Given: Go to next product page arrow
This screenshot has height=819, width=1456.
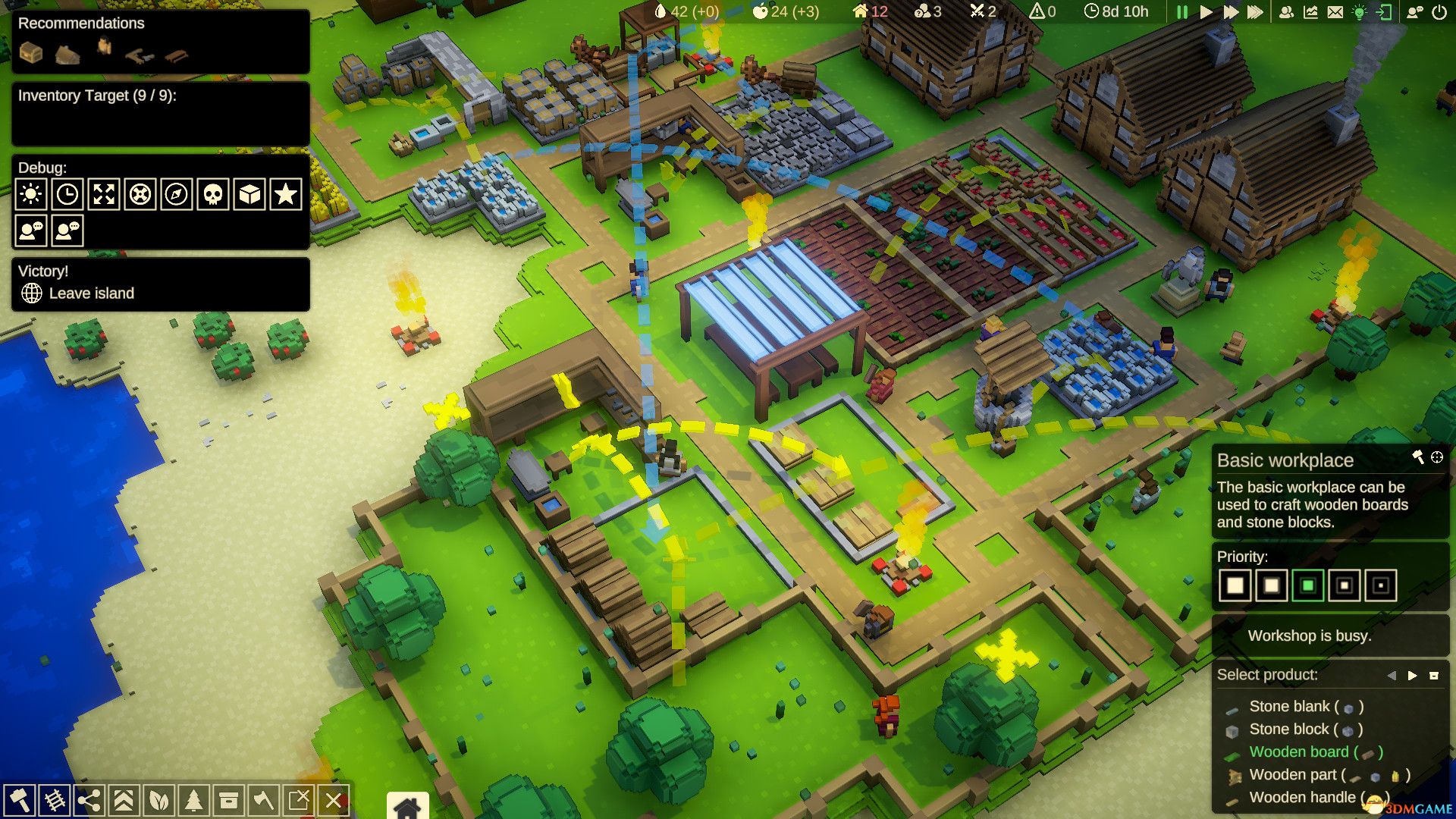Looking at the screenshot, I should tap(1412, 676).
